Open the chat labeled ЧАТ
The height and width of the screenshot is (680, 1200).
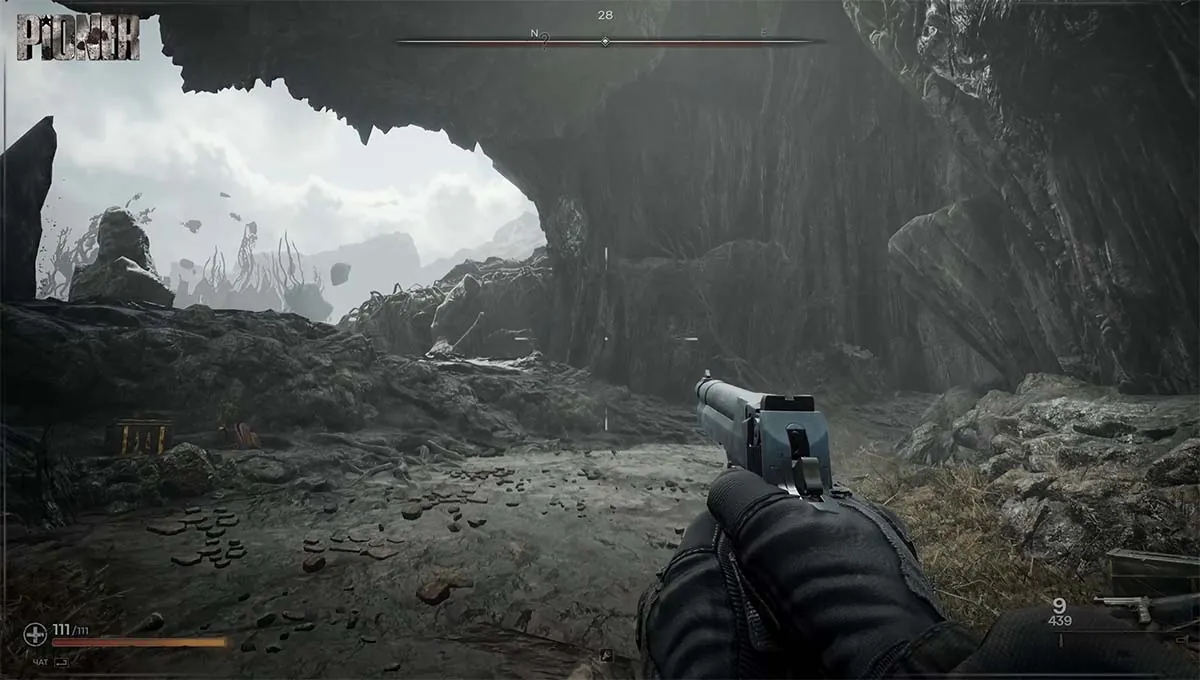pyautogui.click(x=40, y=661)
